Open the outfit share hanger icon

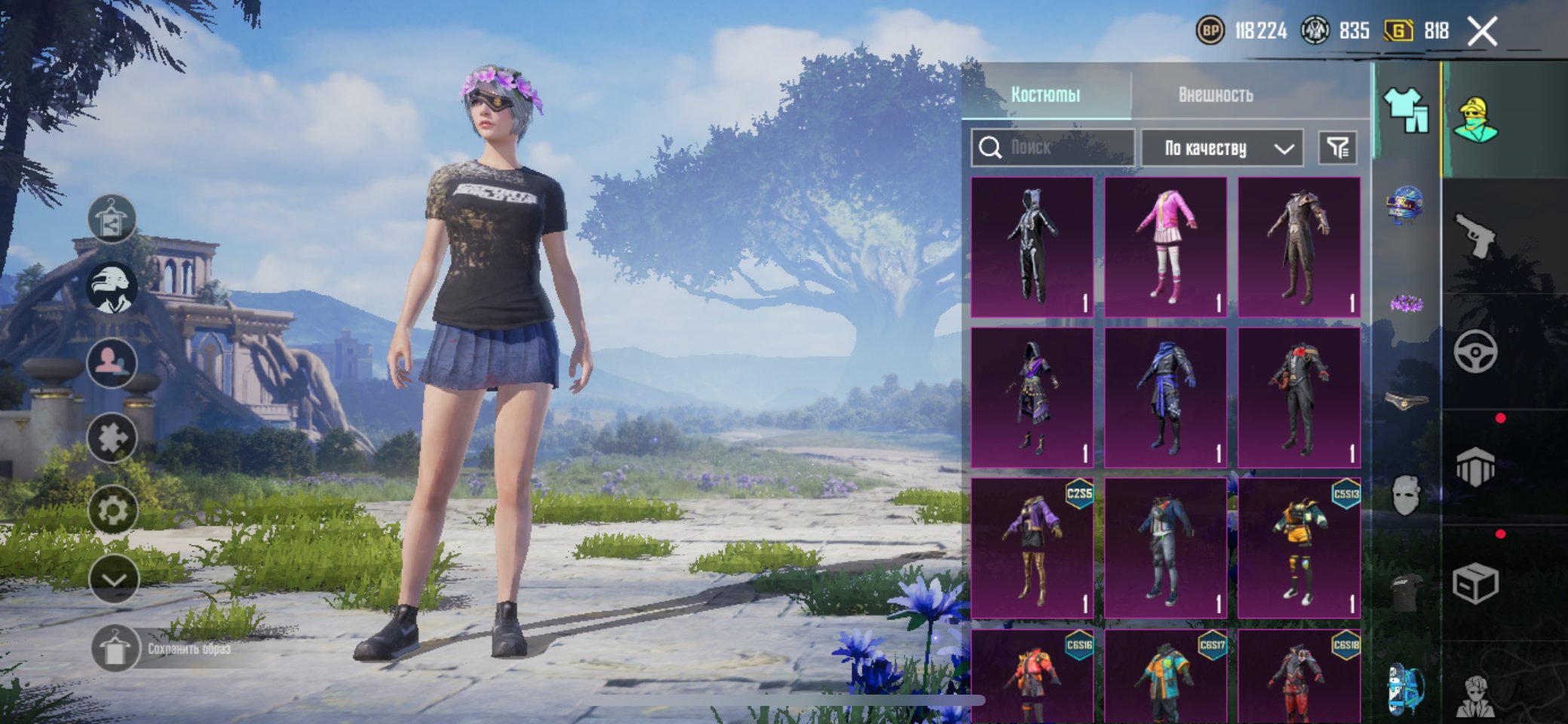pyautogui.click(x=112, y=219)
